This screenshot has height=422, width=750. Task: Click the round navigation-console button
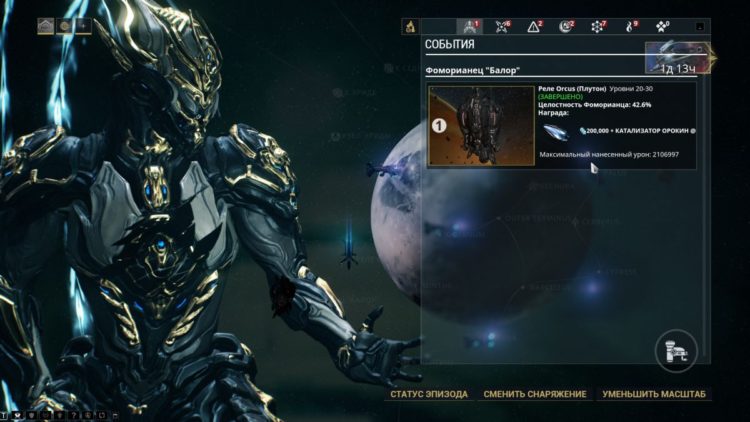(674, 350)
